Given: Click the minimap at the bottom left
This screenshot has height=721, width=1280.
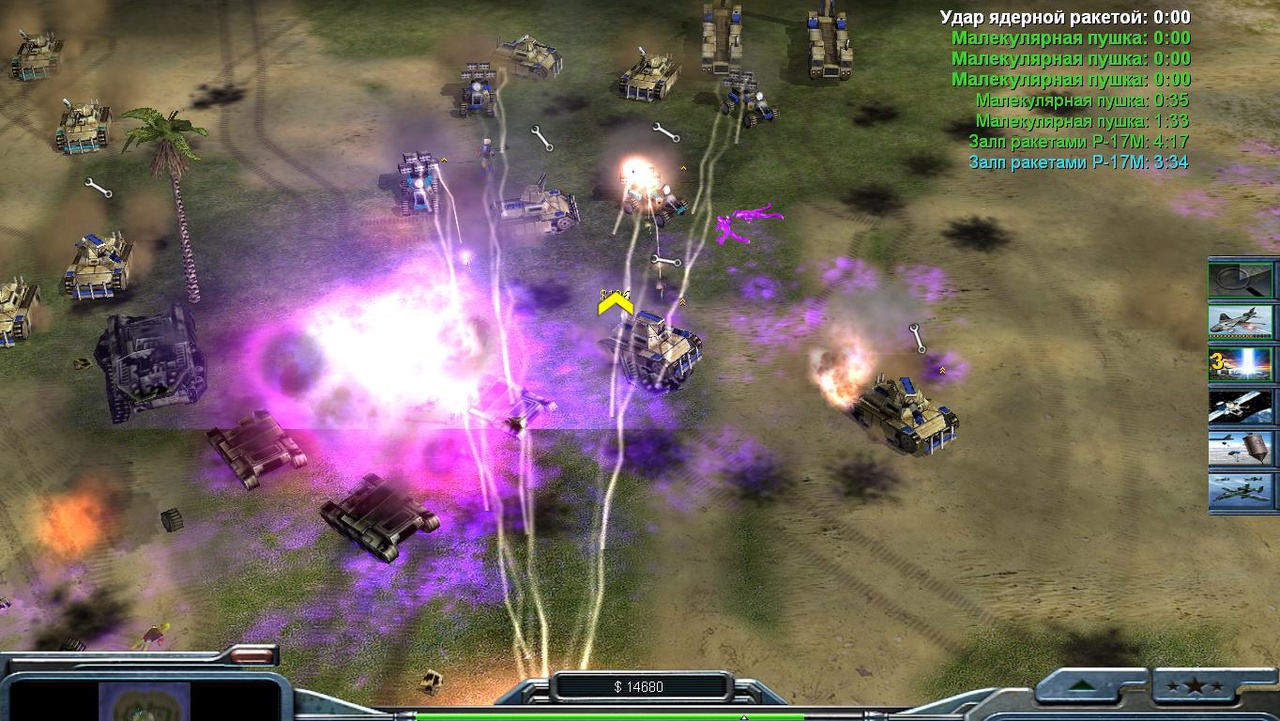Looking at the screenshot, I should [x=144, y=702].
